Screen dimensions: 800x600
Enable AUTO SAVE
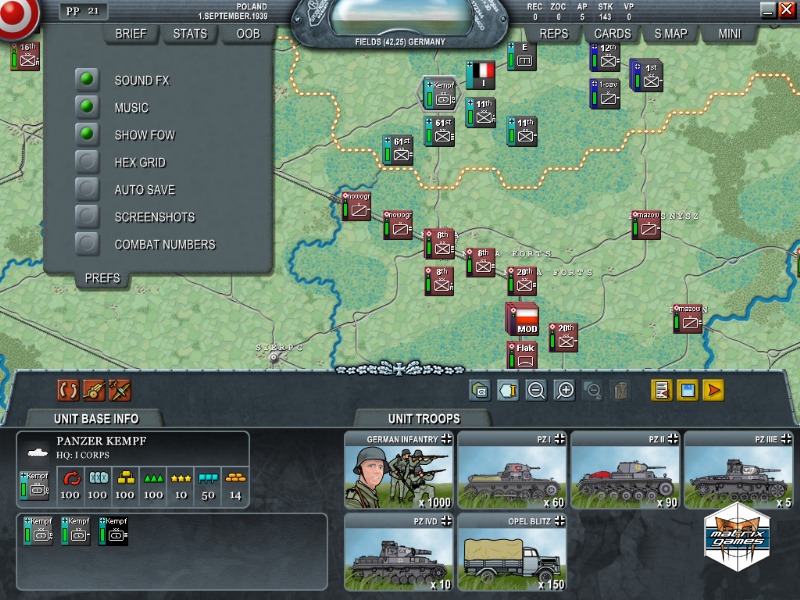pos(88,189)
